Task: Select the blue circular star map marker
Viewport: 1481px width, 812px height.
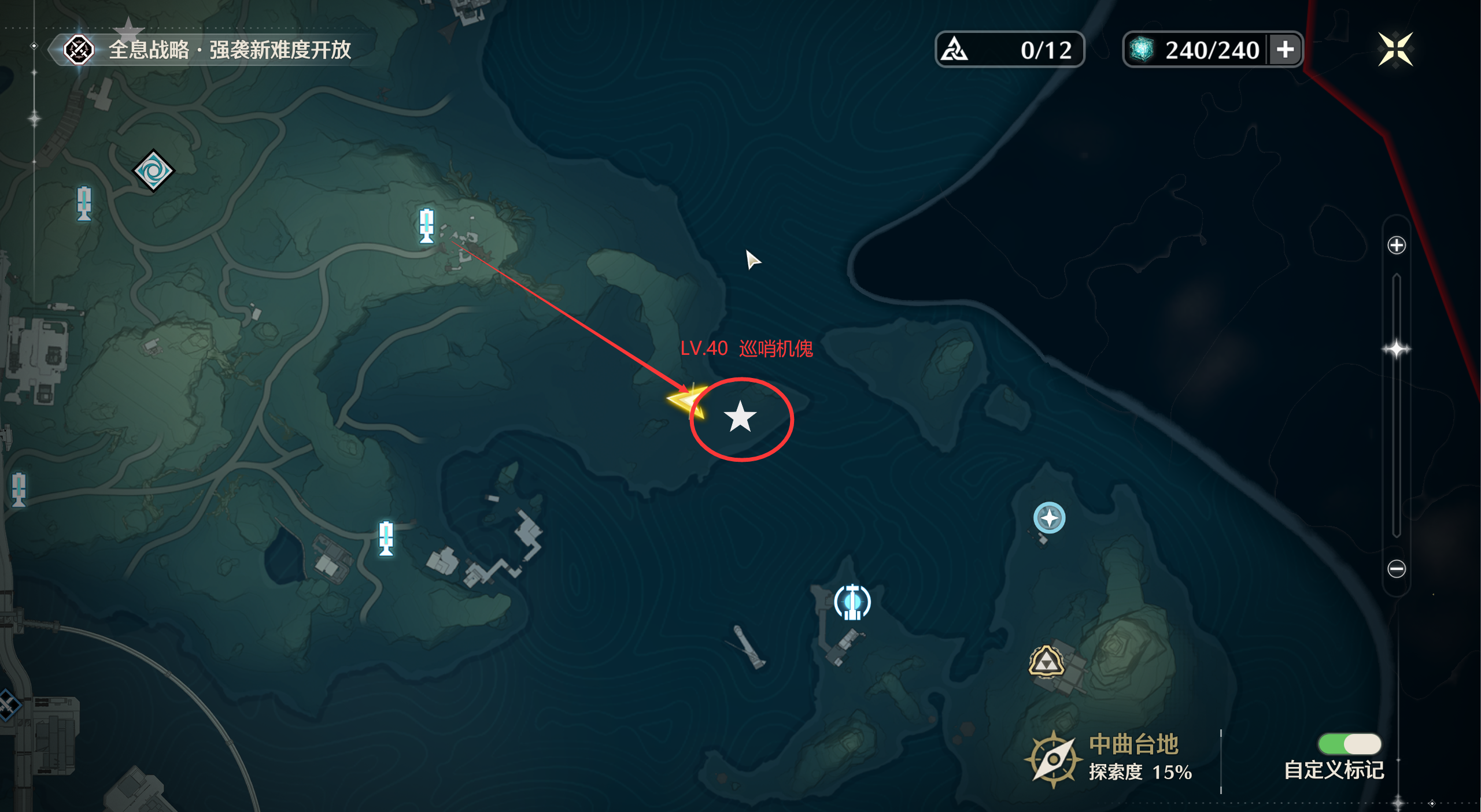Action: coord(1049,518)
